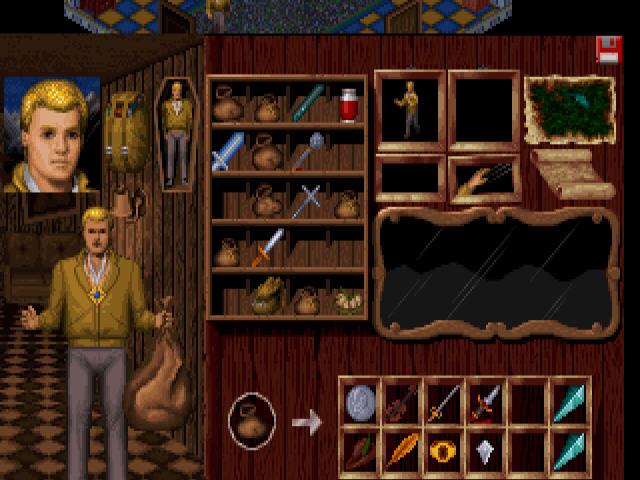Select the teal staff on the top shelf

click(308, 104)
